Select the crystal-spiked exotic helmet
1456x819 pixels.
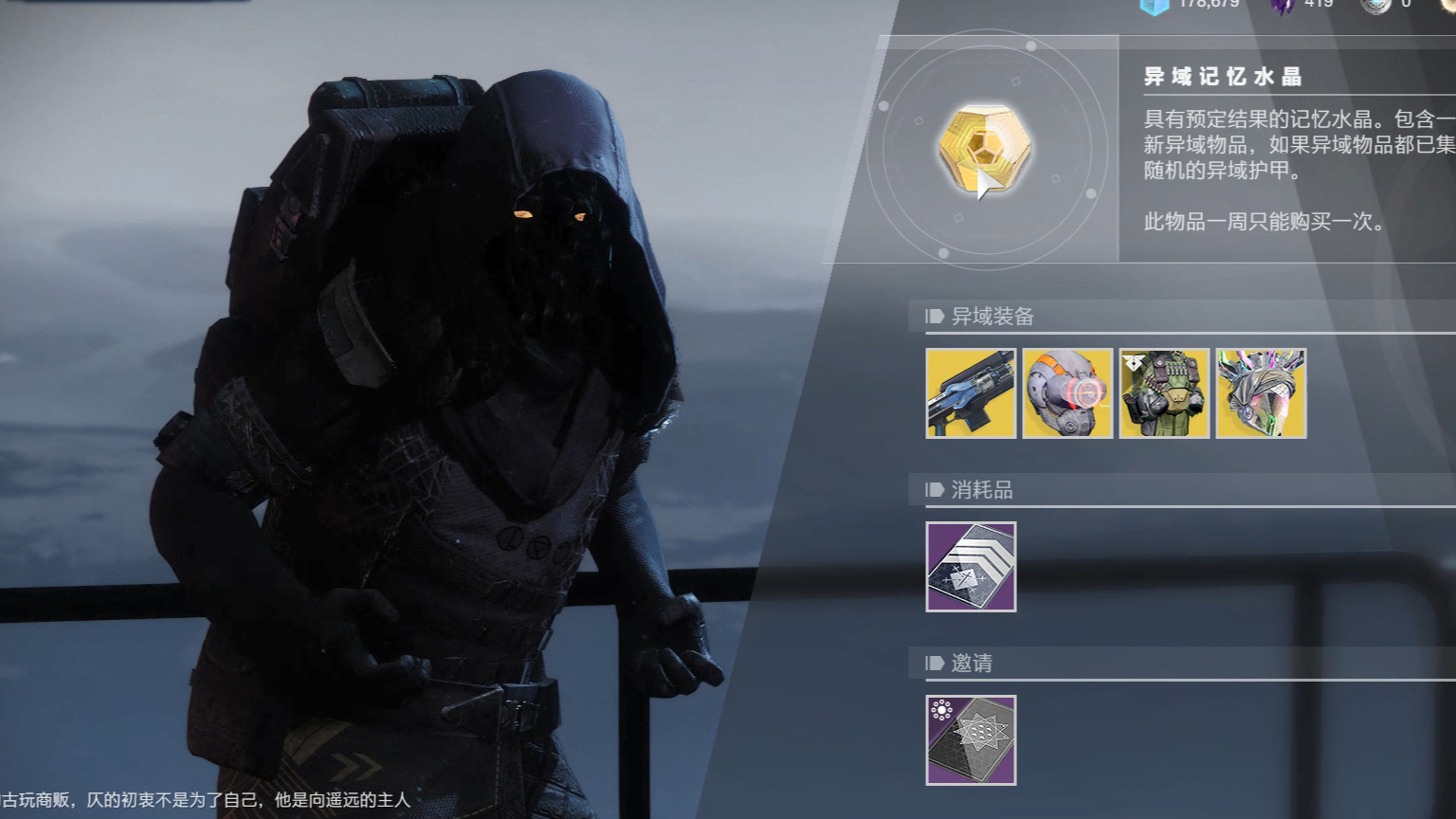click(1261, 393)
